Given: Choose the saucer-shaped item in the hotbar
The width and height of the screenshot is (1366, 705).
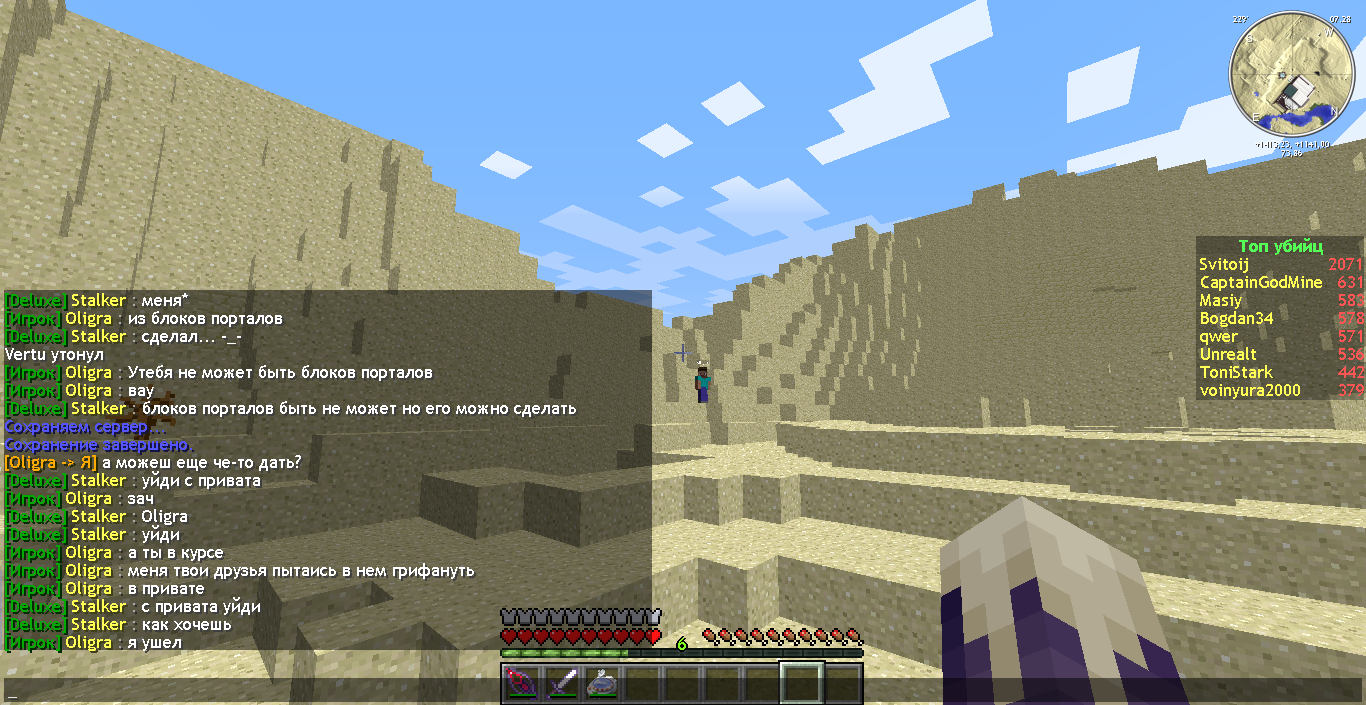Looking at the screenshot, I should coord(601,683).
